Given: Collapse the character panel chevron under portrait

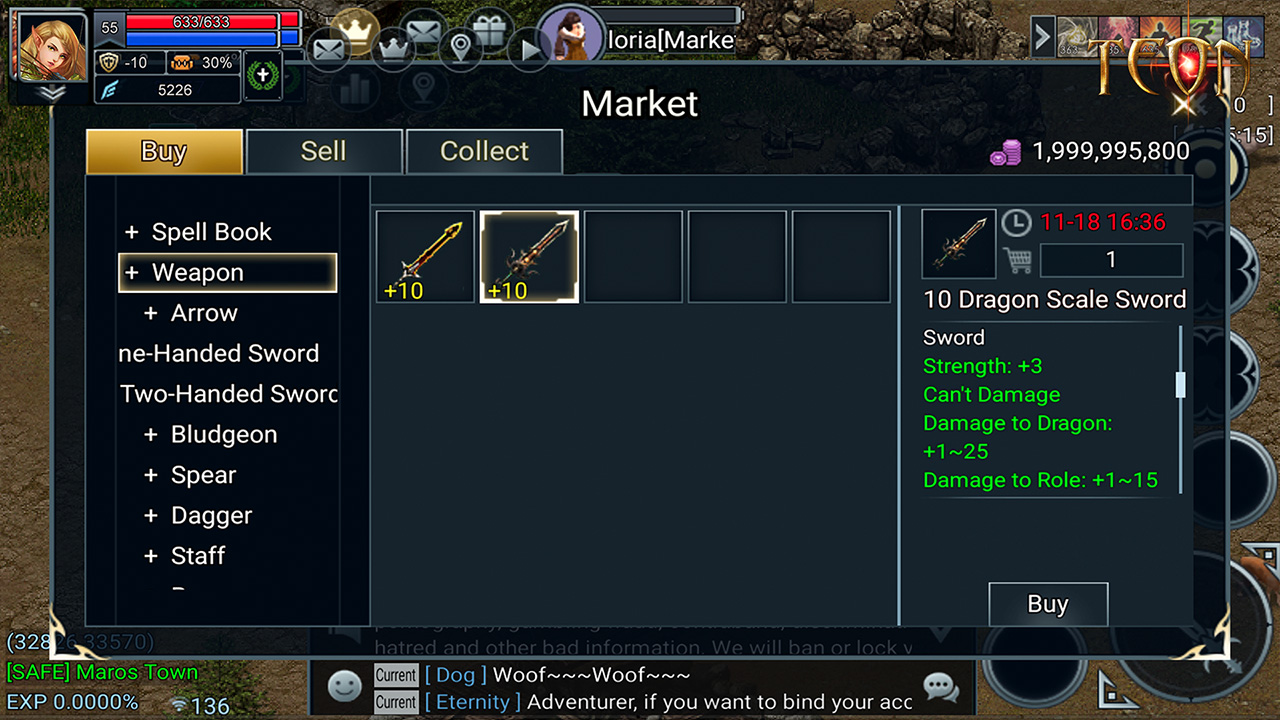Looking at the screenshot, I should 48,91.
